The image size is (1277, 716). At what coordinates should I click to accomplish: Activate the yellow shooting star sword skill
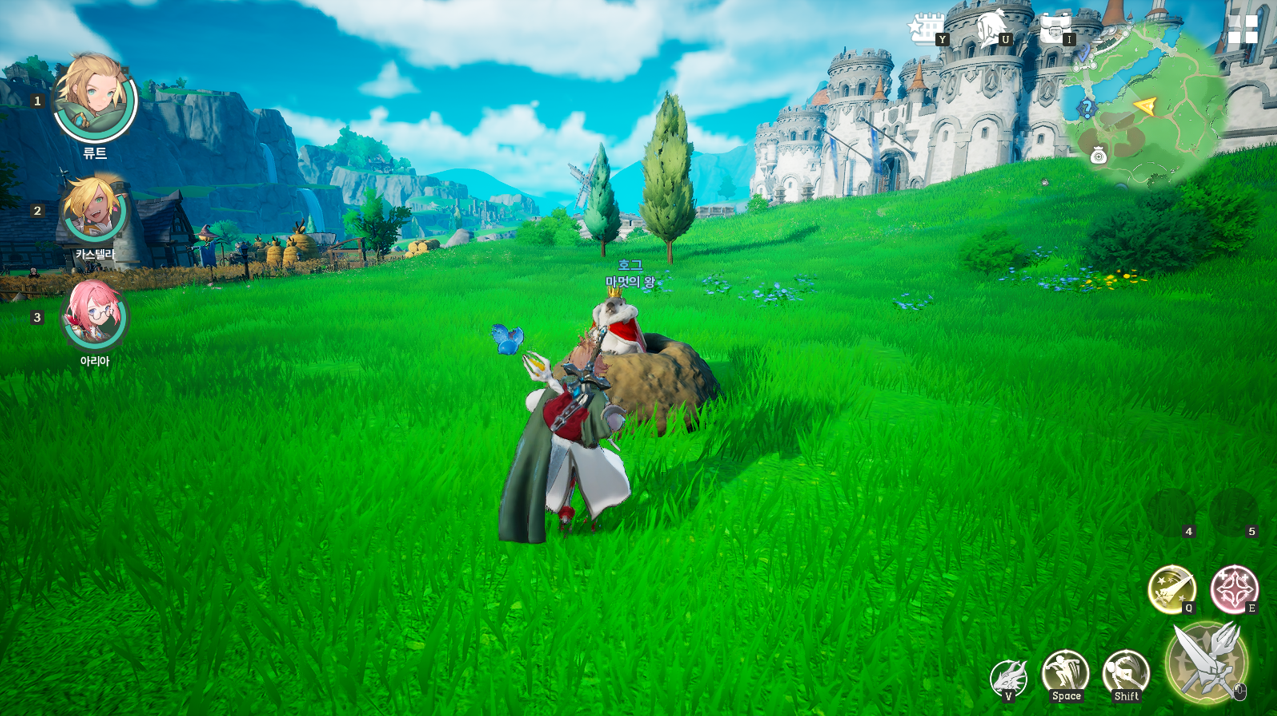pos(1171,589)
